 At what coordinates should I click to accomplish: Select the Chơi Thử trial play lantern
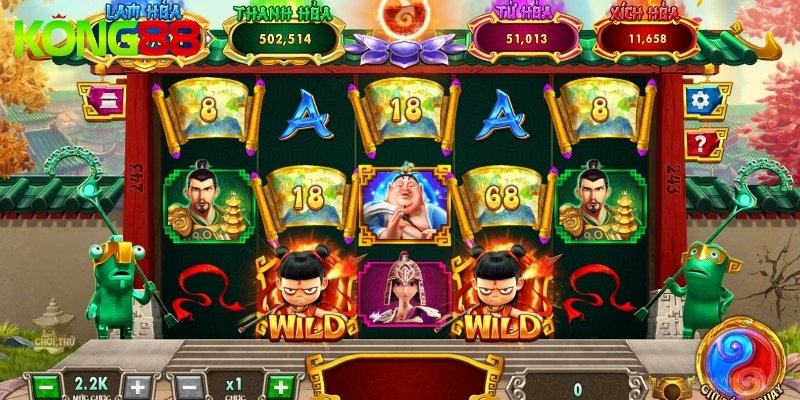[x=51, y=329]
